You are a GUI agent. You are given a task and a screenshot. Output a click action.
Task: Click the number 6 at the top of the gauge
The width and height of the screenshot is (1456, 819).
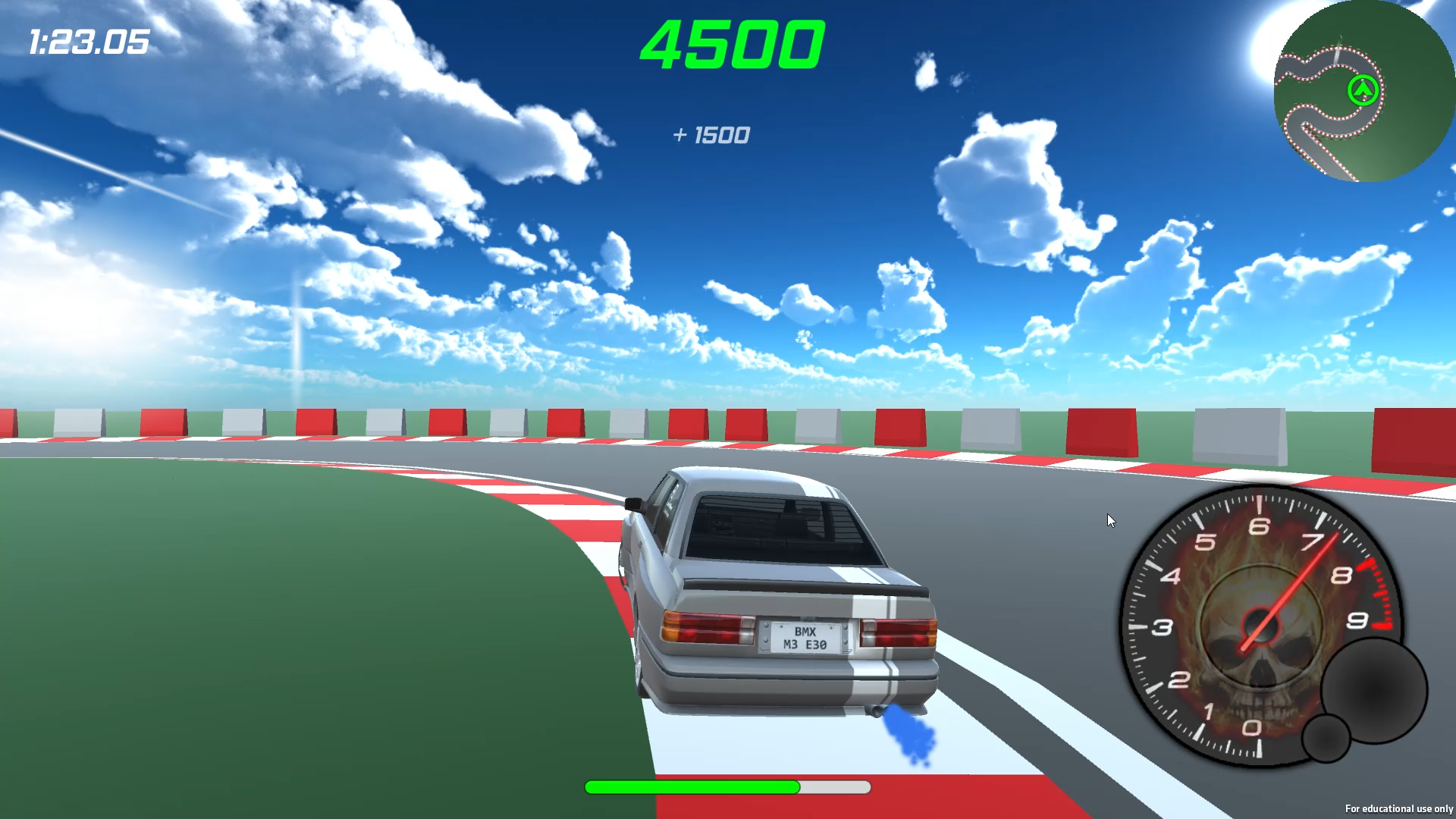1261,526
